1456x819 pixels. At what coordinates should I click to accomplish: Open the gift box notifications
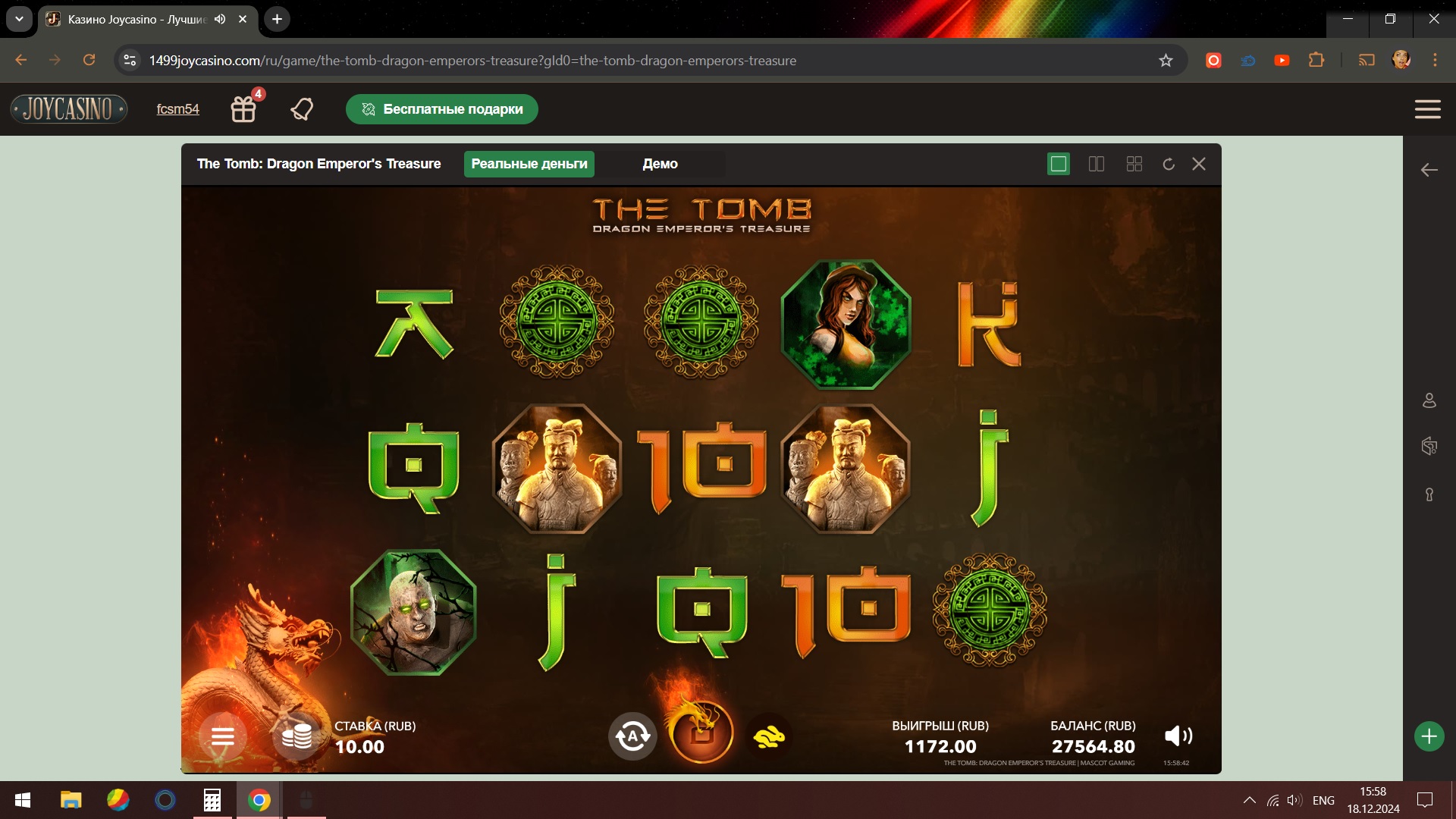[x=243, y=109]
